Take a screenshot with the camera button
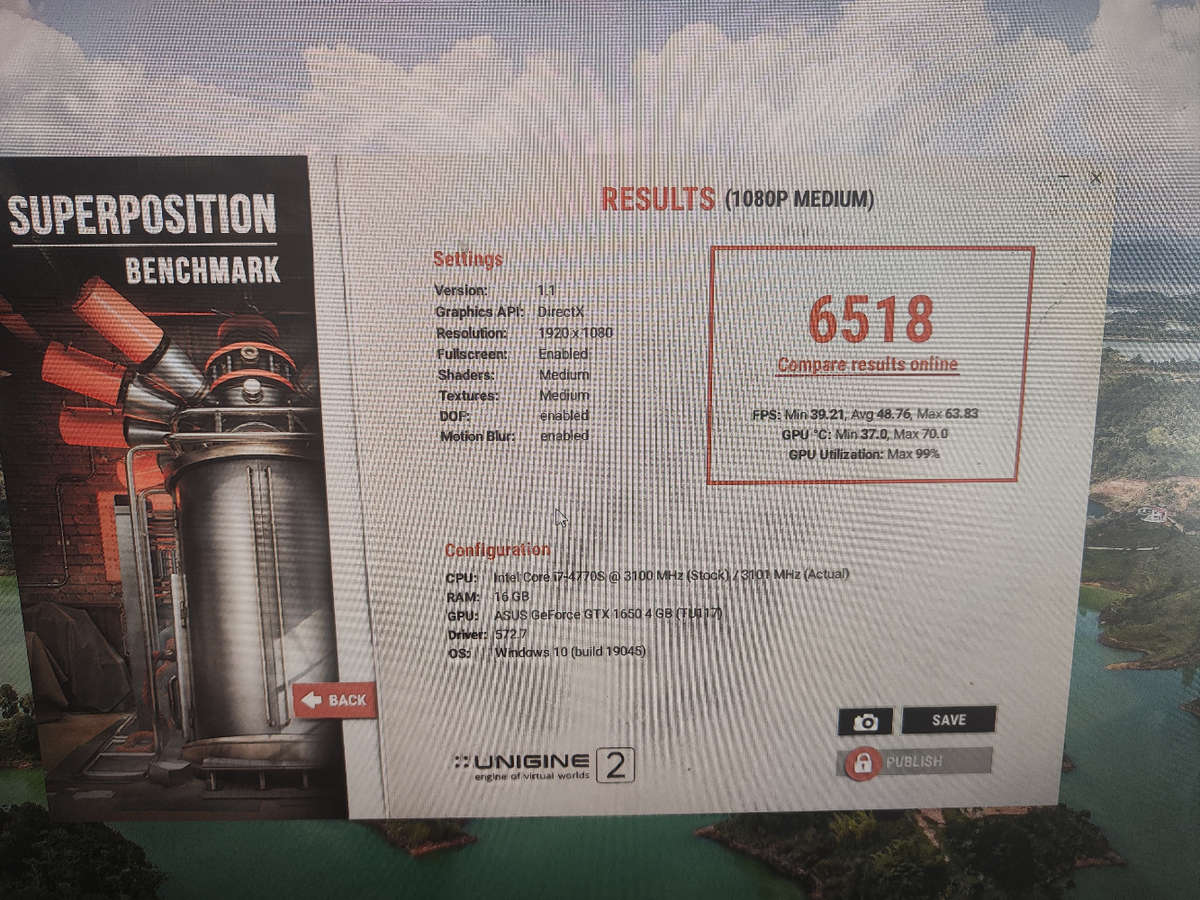Screen dimensions: 1200x900 point(865,722)
